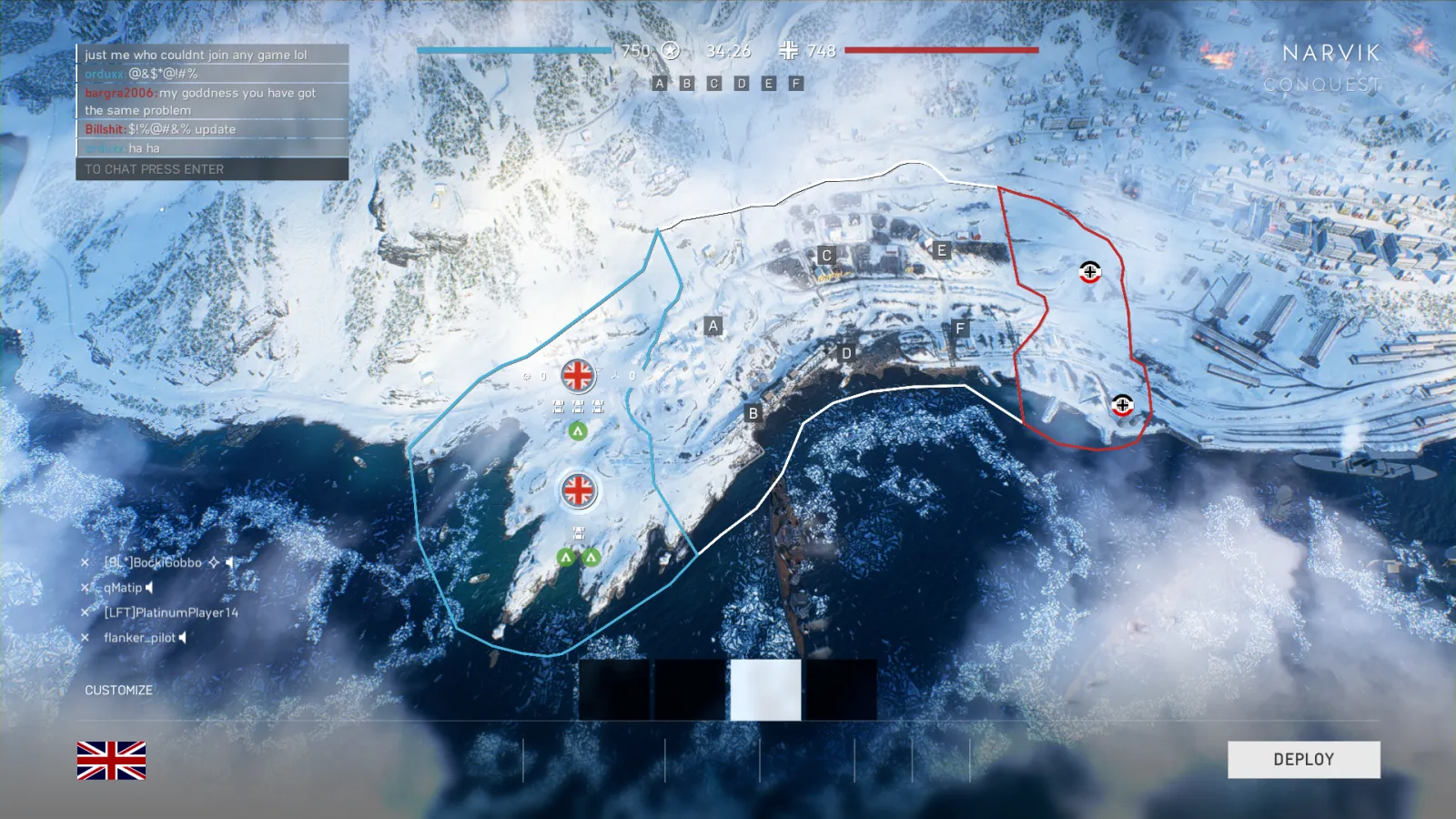Focus the 'To chat press enter' box

tap(212, 169)
